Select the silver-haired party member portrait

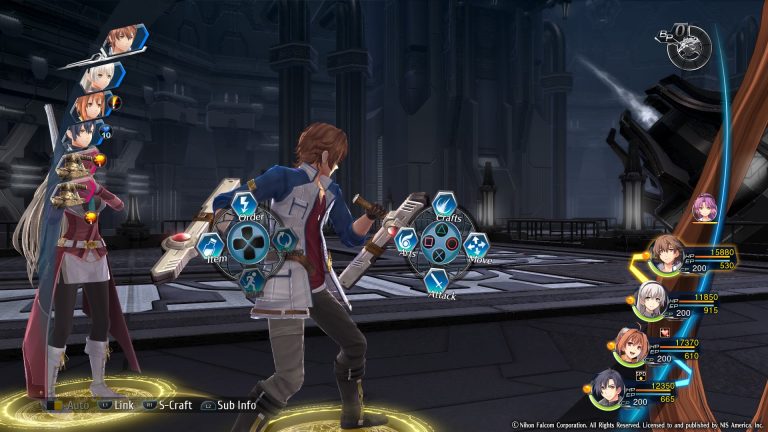[x=652, y=297]
